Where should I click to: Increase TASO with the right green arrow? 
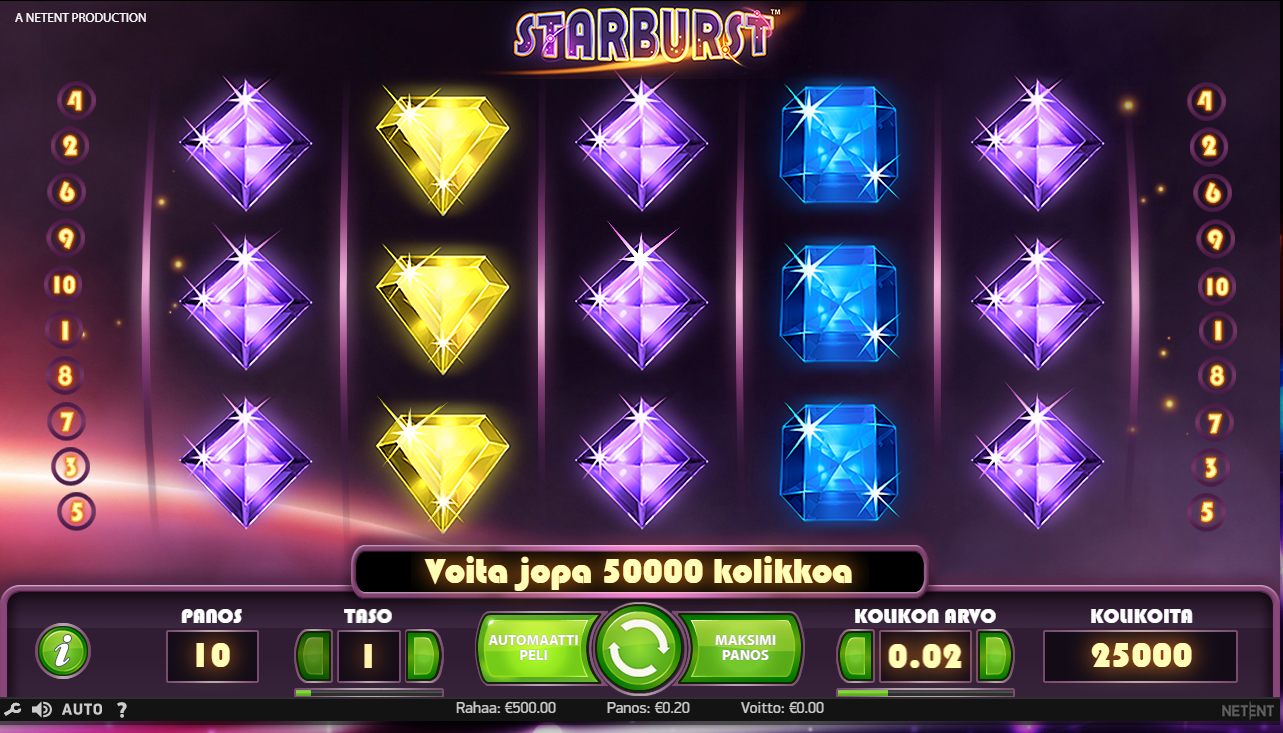422,656
